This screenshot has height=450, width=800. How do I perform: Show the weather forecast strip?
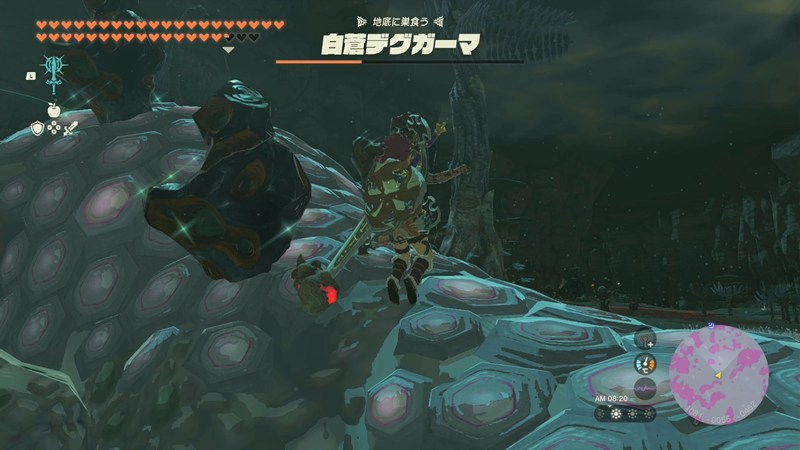pos(627,412)
